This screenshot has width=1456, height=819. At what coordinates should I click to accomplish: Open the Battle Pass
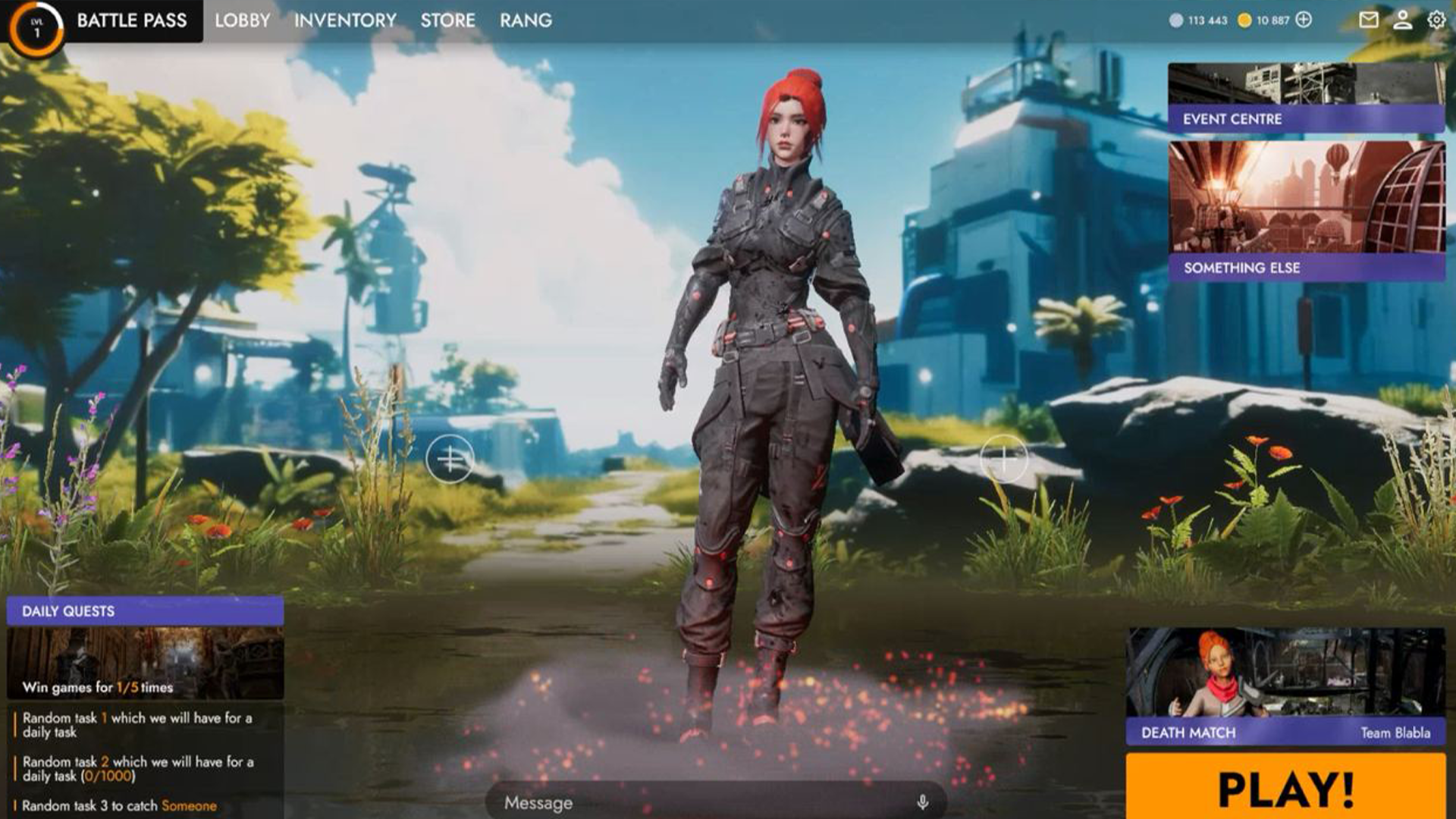(x=130, y=20)
